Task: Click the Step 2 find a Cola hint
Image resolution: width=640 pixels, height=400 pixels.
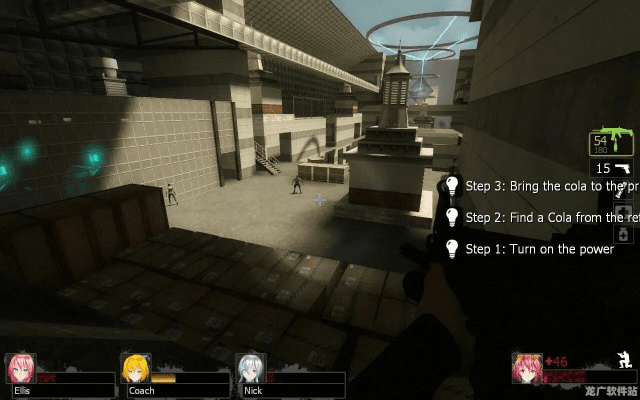Action: (538, 217)
